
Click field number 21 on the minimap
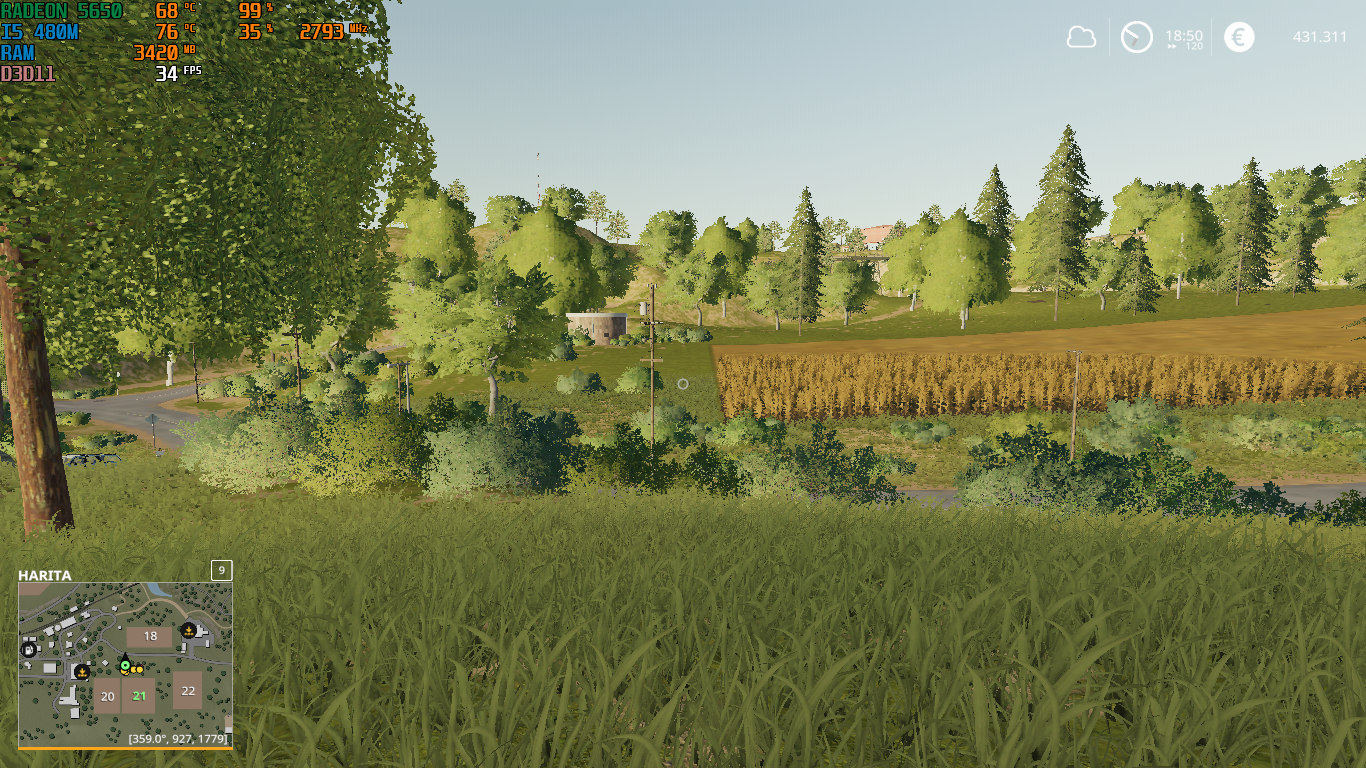coord(139,695)
